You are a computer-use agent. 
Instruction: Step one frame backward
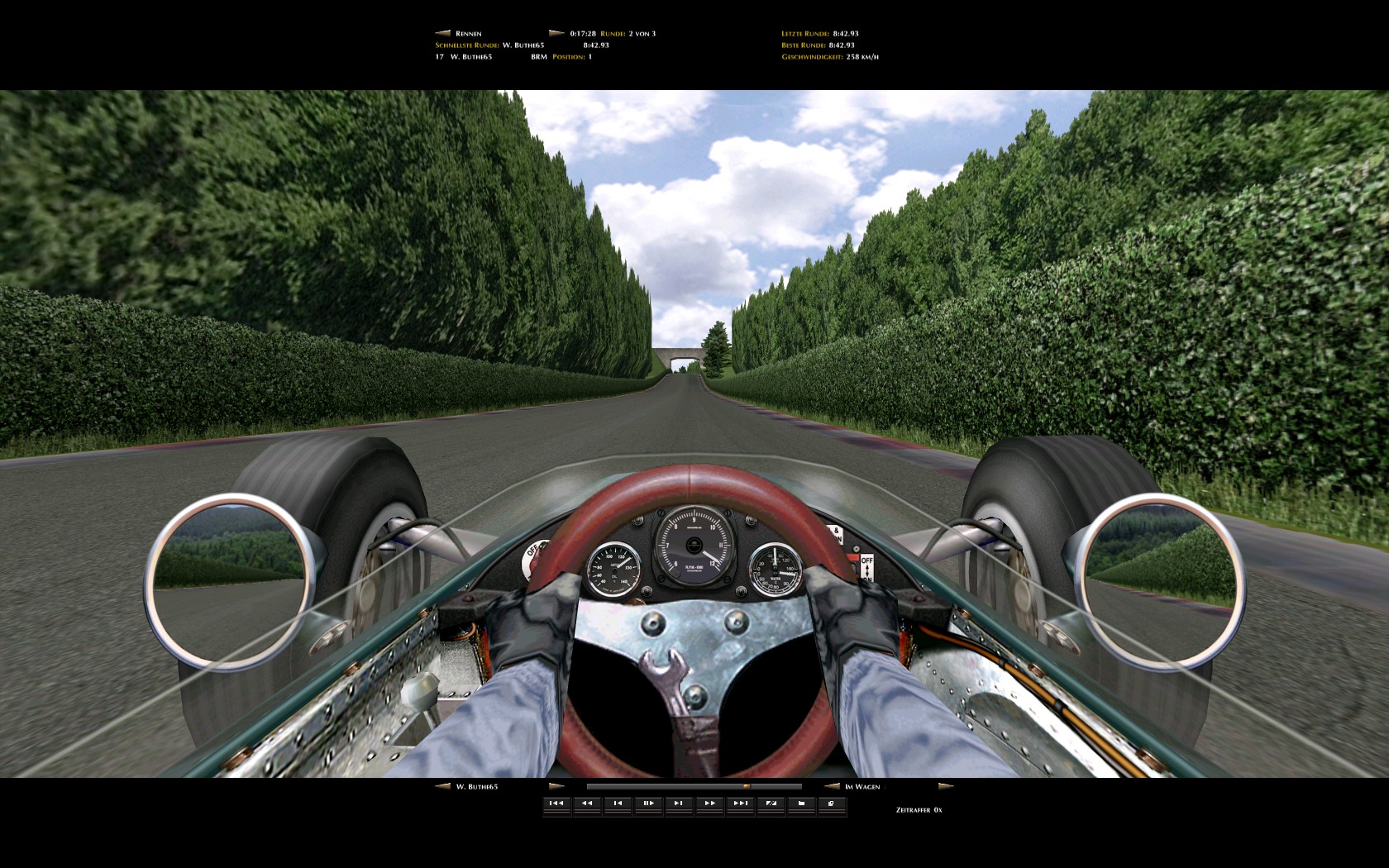[618, 804]
